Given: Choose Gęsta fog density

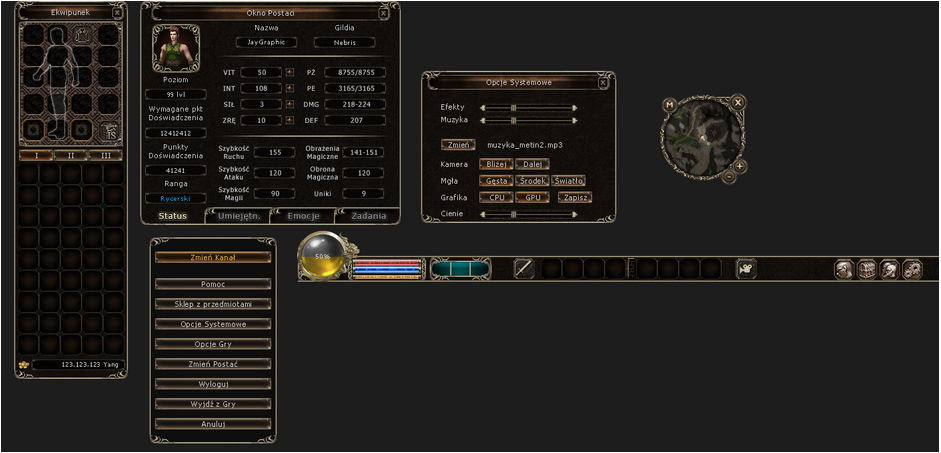Looking at the screenshot, I should point(495,181).
